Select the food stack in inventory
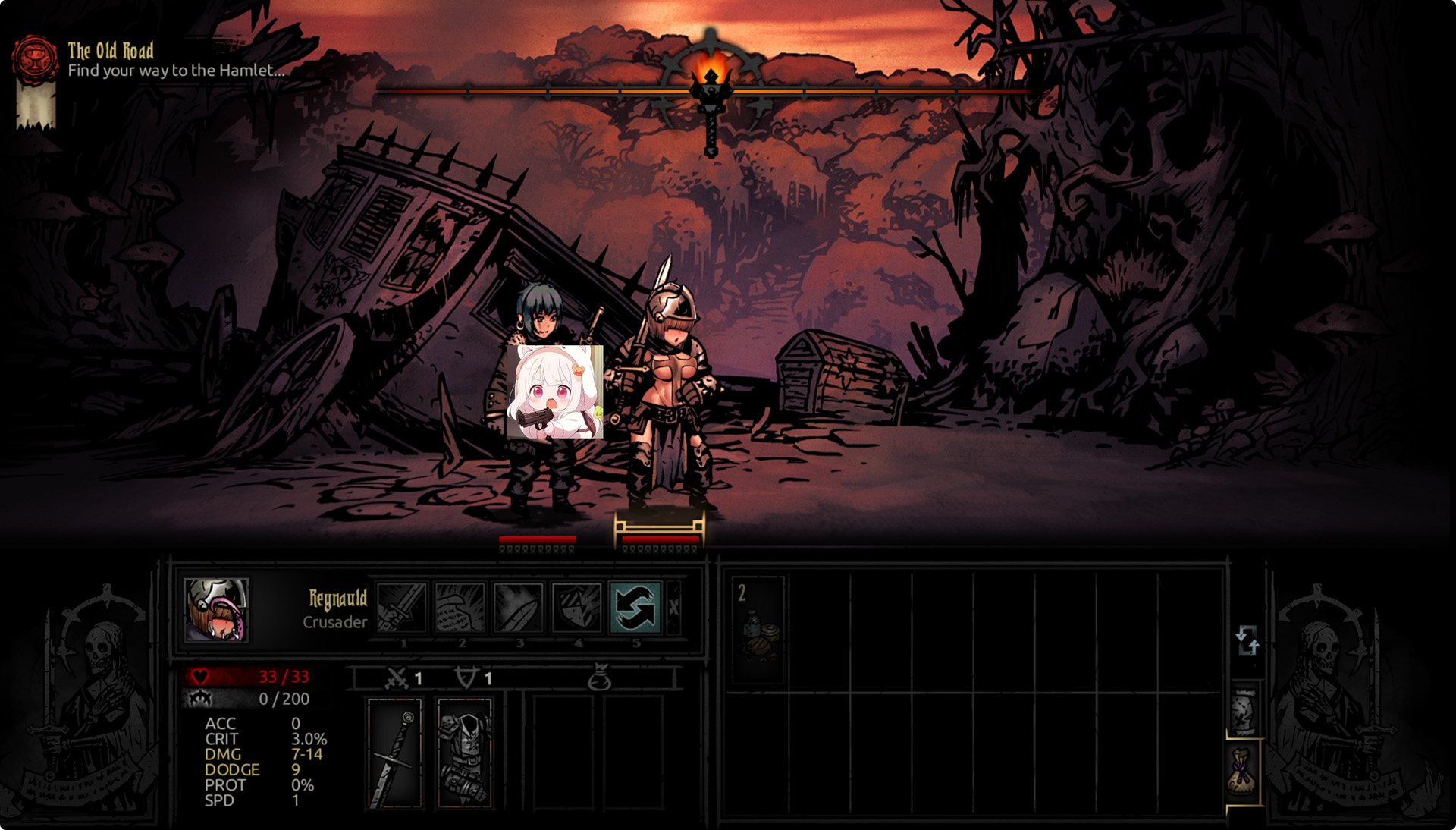1456x830 pixels. point(758,630)
